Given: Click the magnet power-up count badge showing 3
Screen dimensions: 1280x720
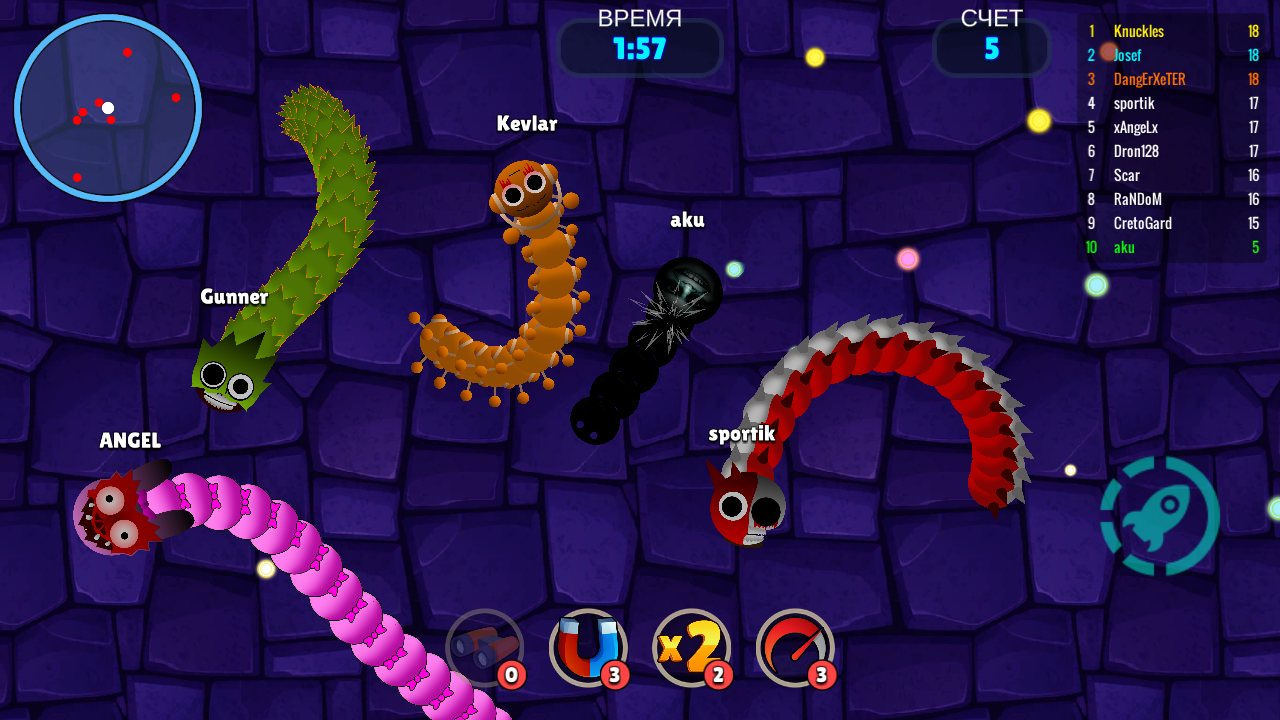Looking at the screenshot, I should pos(615,675).
